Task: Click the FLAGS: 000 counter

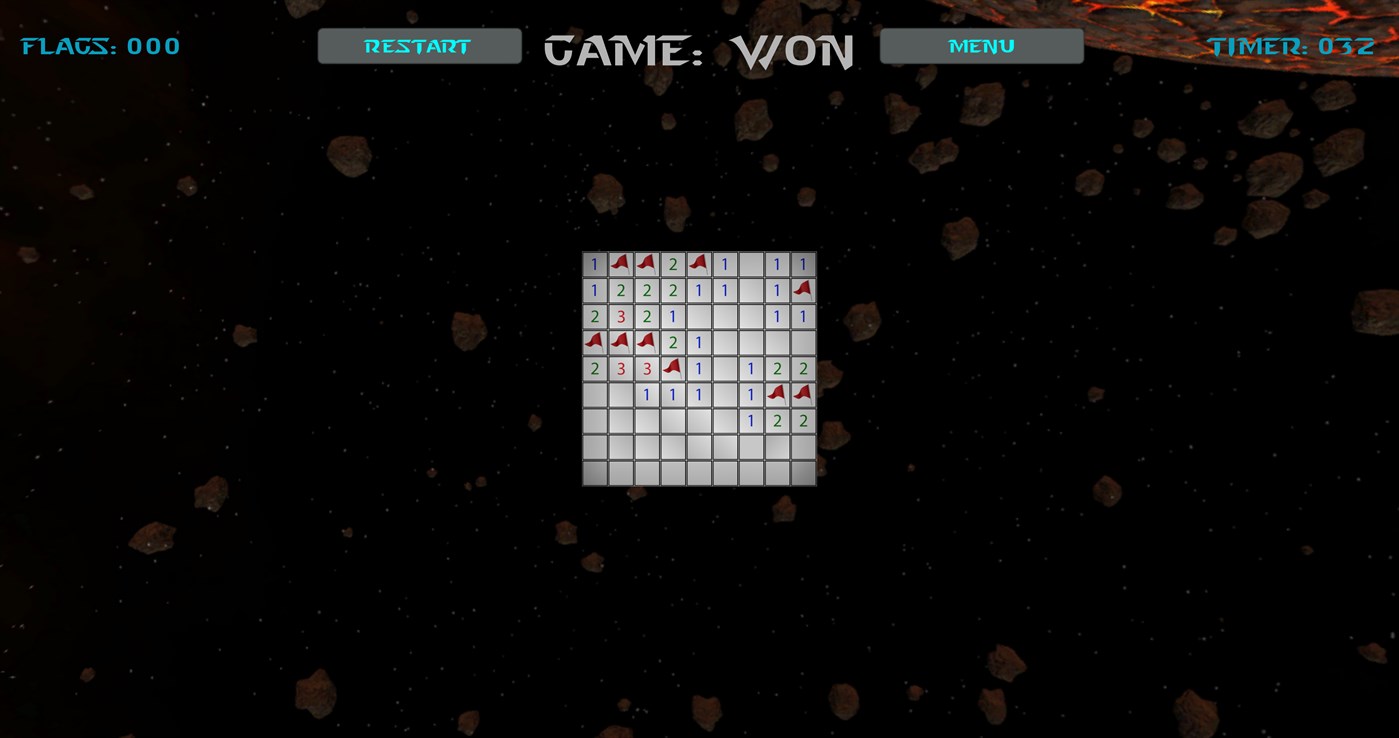Action: click(x=100, y=45)
